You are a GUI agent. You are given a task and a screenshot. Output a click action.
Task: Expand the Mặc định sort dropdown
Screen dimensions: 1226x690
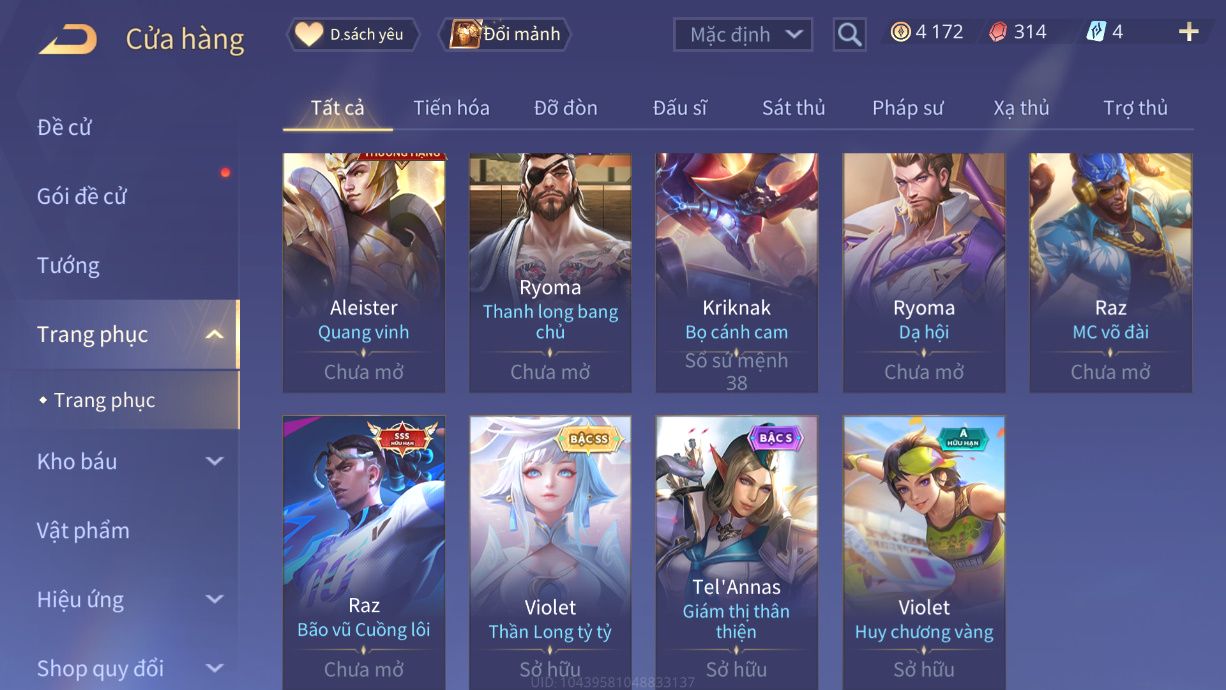pos(742,35)
